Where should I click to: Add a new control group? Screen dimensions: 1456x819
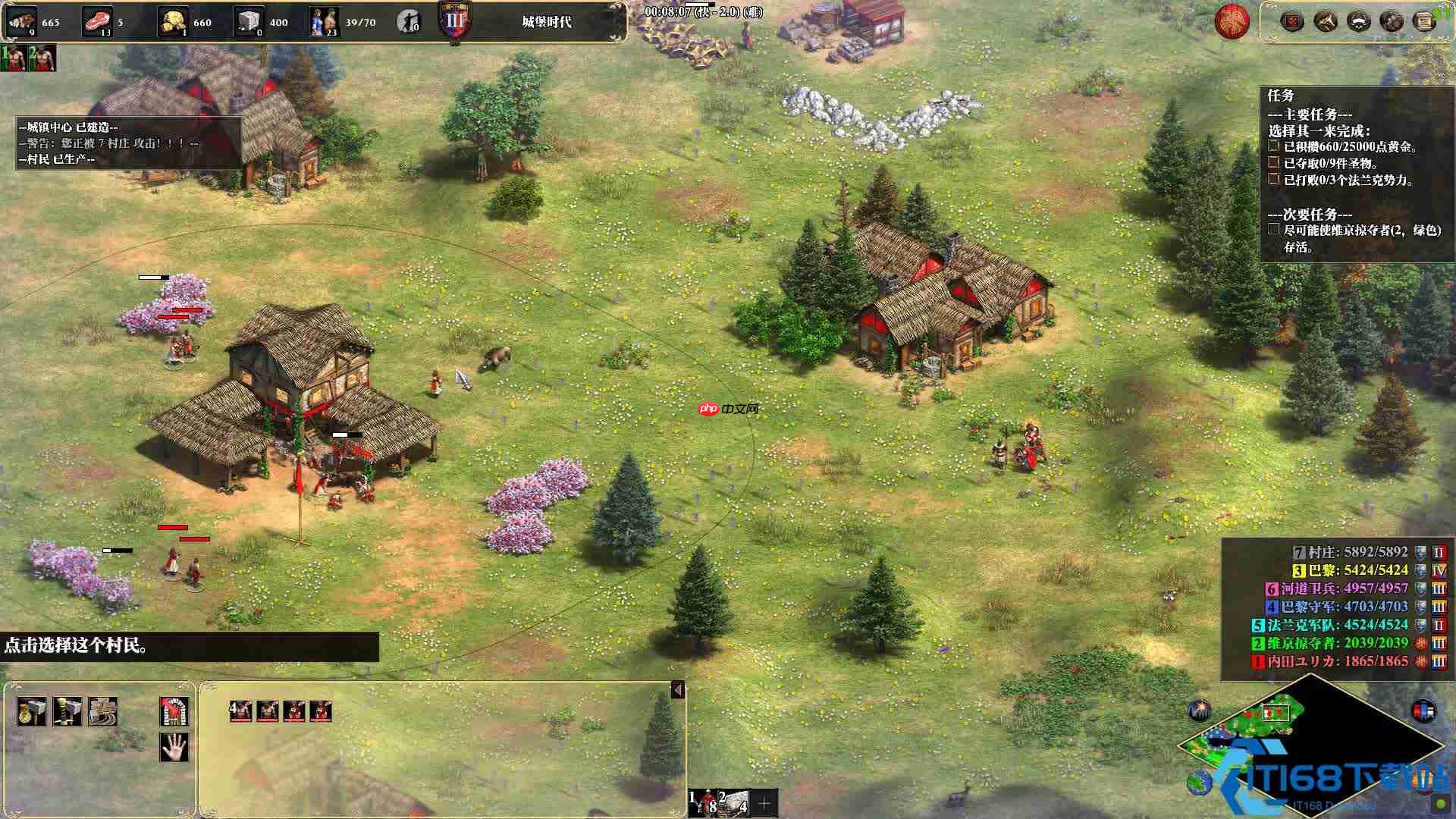[x=764, y=802]
